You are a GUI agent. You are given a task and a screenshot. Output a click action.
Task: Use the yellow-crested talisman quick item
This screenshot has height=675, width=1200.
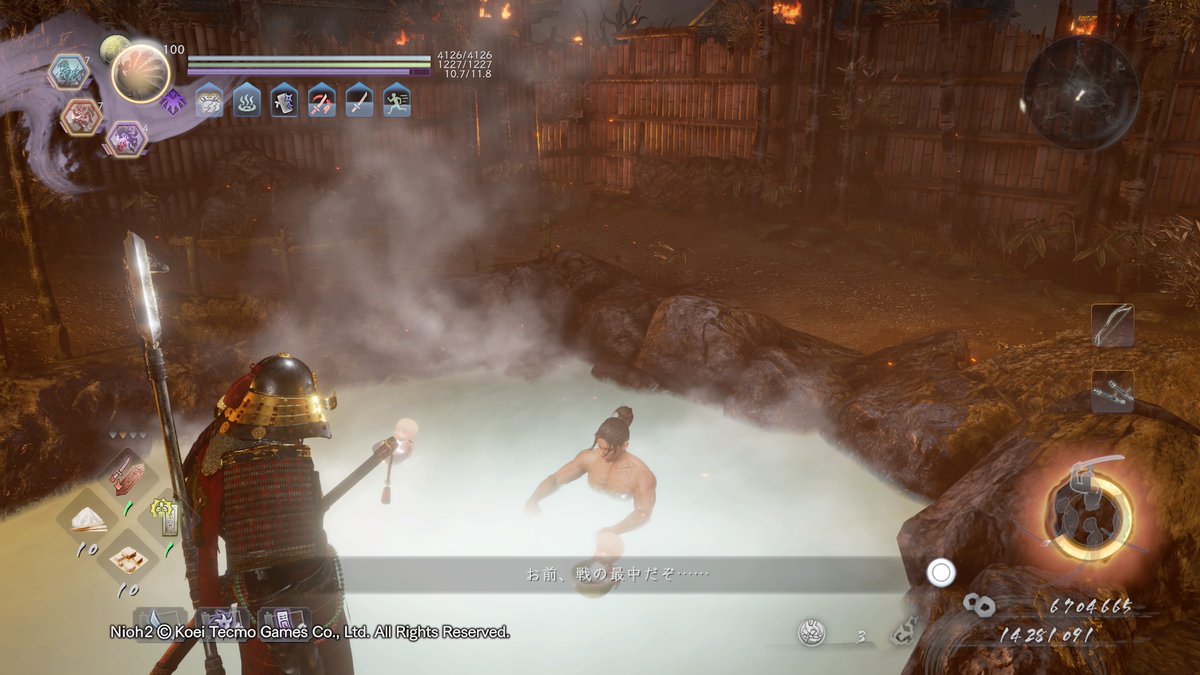[x=164, y=519]
